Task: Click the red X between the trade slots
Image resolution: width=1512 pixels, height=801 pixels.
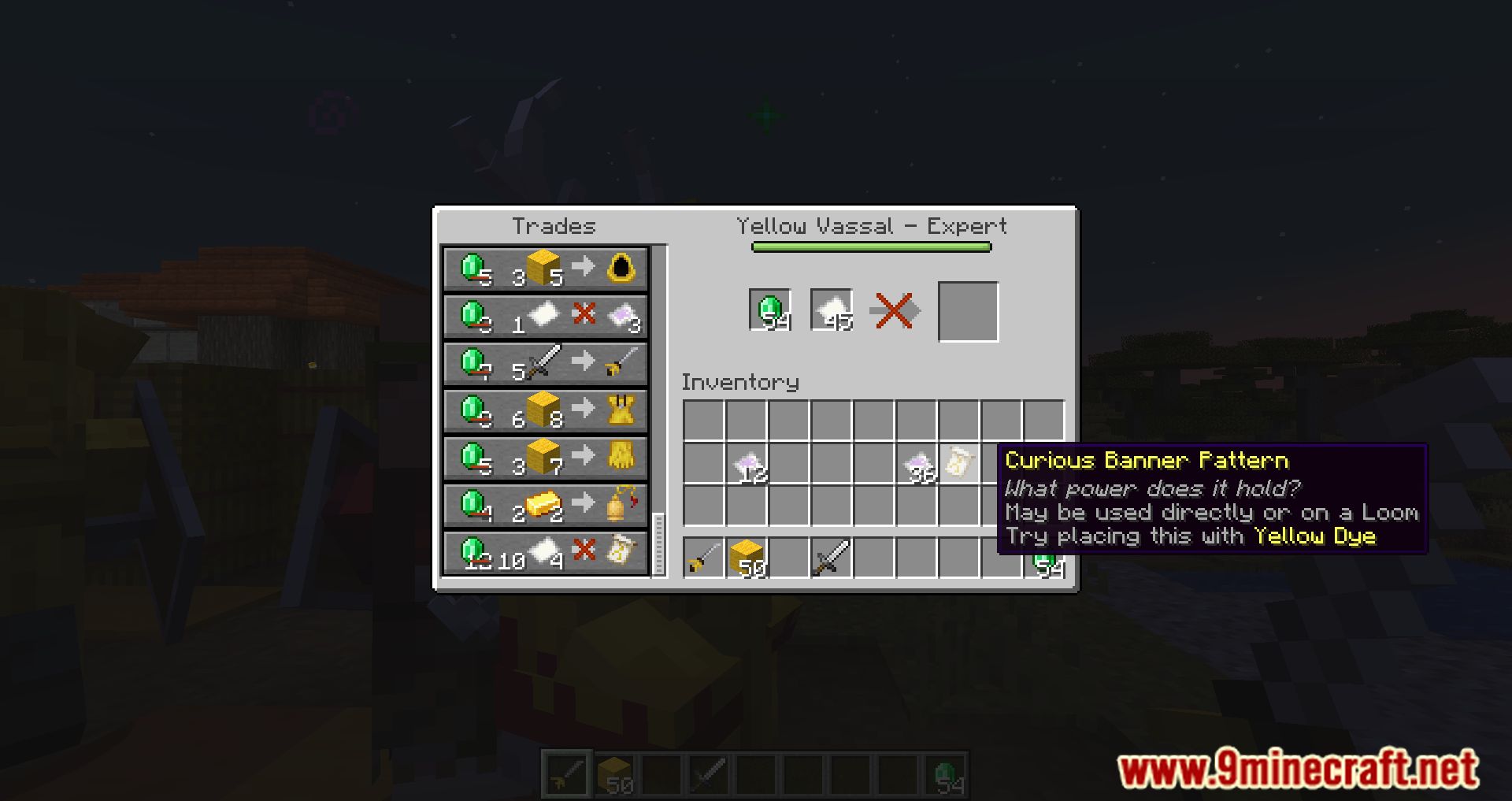Action: 895,310
